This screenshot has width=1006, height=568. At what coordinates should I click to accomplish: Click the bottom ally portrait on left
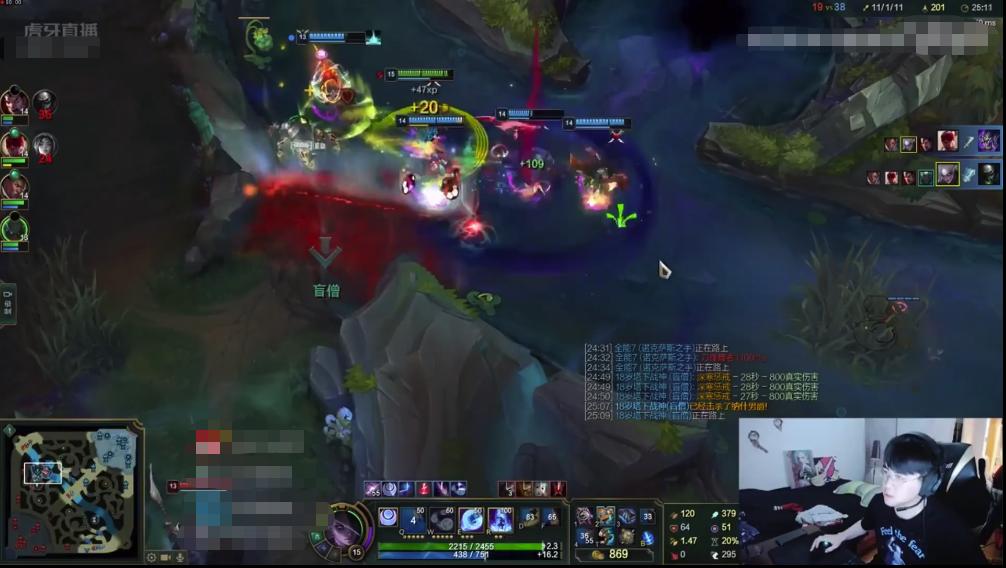tap(14, 230)
